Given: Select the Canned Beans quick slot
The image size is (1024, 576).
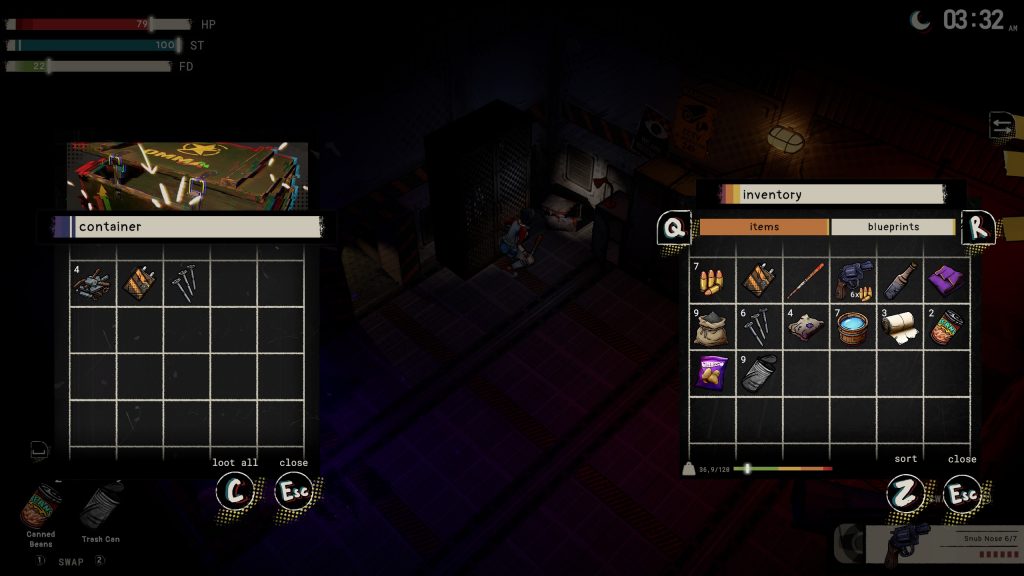Looking at the screenshot, I should [41, 507].
